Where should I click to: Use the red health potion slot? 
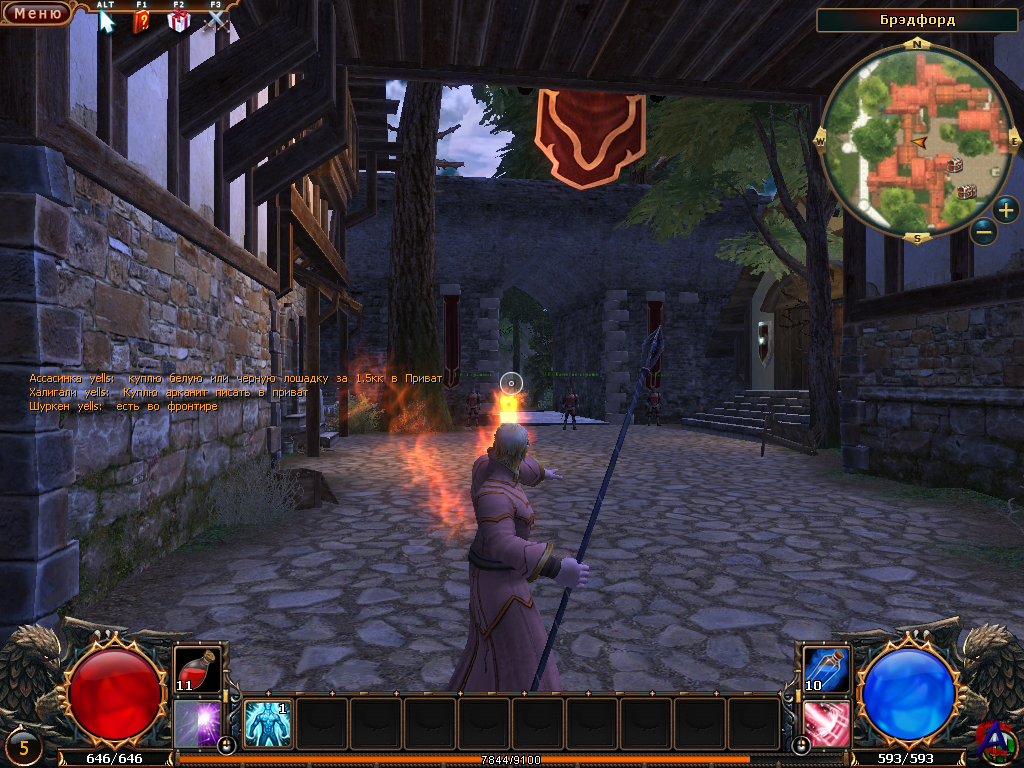click(x=197, y=669)
